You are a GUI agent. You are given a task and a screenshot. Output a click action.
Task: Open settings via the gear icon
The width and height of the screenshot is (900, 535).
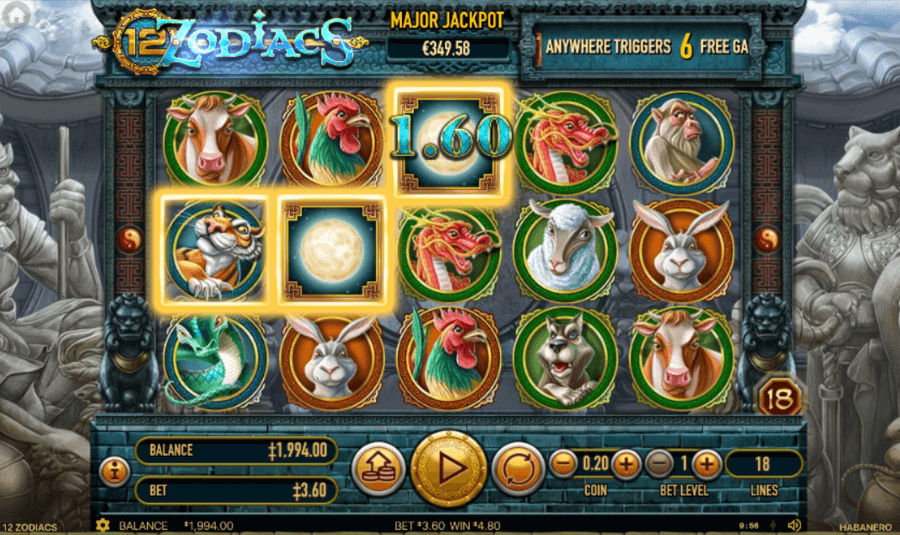pos(101,525)
